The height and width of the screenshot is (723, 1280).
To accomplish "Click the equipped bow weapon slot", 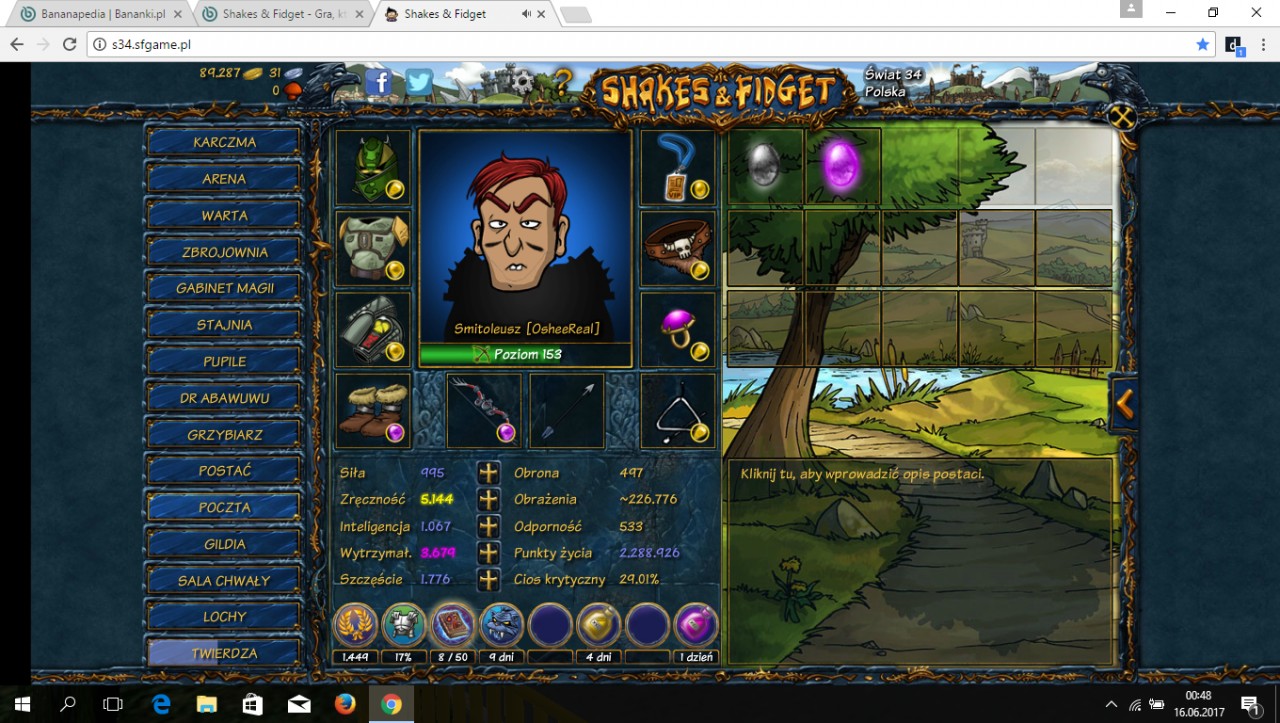I will (483, 411).
